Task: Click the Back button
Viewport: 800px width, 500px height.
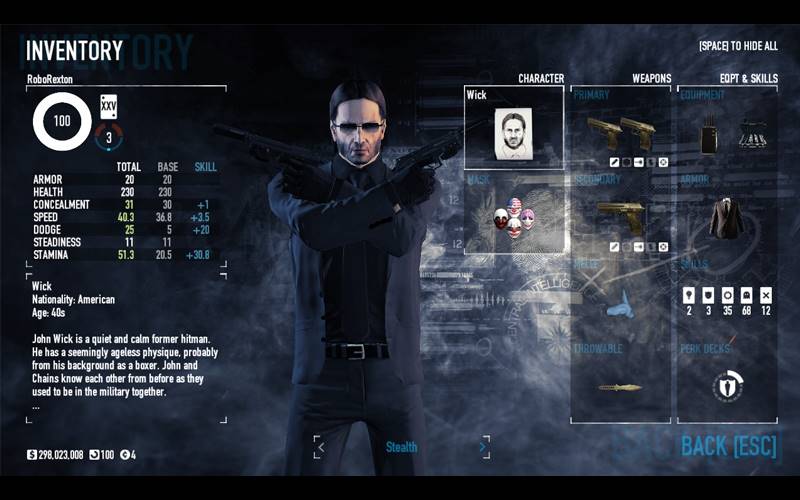Action: pyautogui.click(x=729, y=446)
